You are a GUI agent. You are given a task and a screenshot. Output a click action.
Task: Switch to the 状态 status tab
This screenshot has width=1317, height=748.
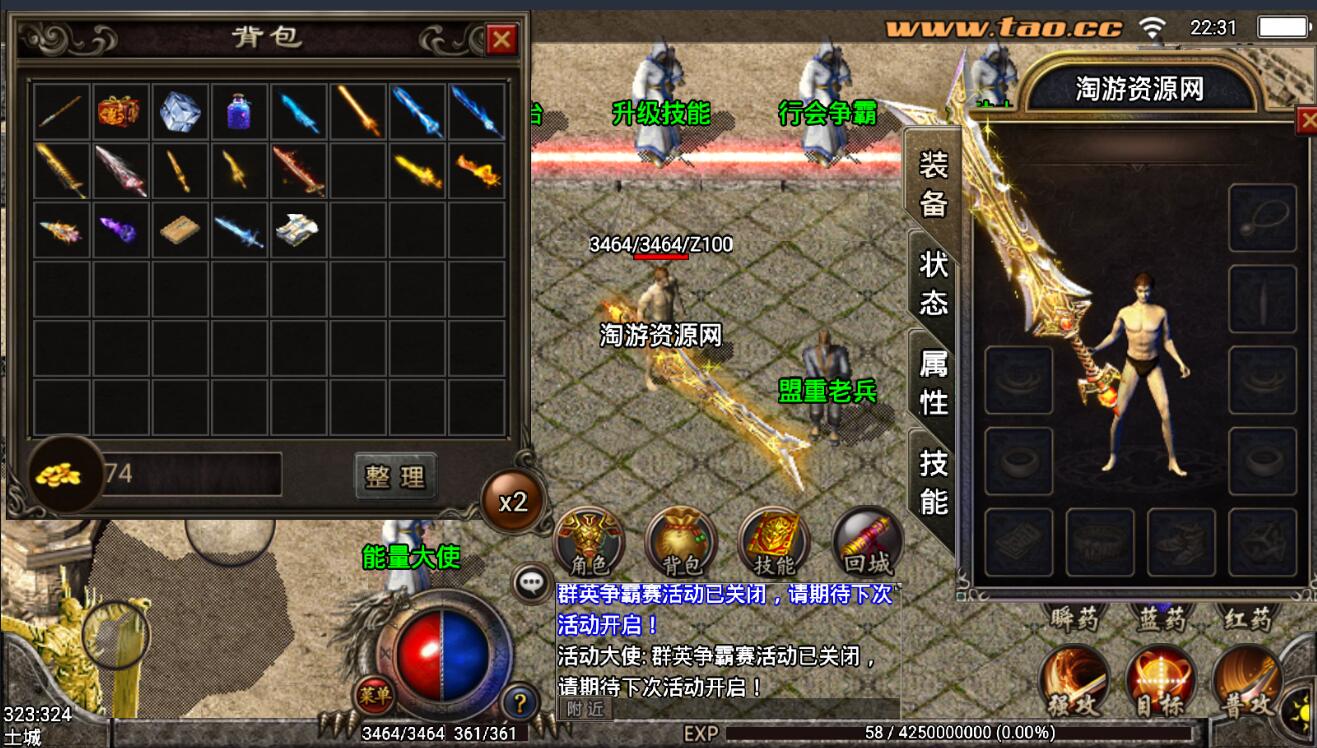(x=933, y=282)
